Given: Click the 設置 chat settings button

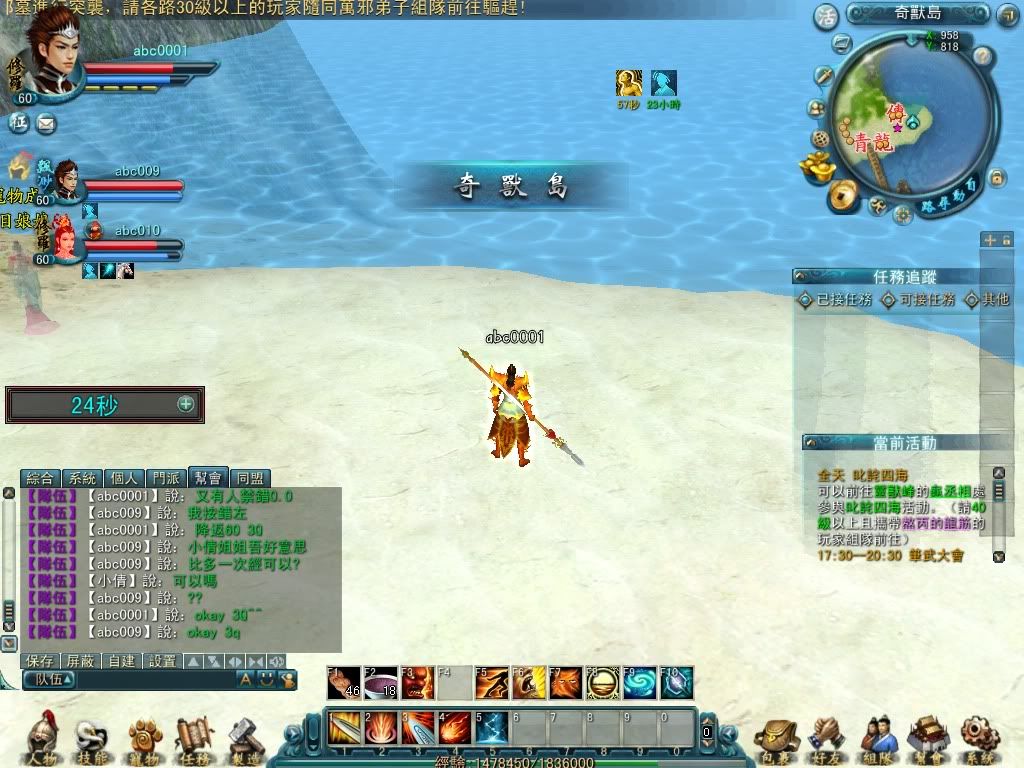Looking at the screenshot, I should (162, 661).
